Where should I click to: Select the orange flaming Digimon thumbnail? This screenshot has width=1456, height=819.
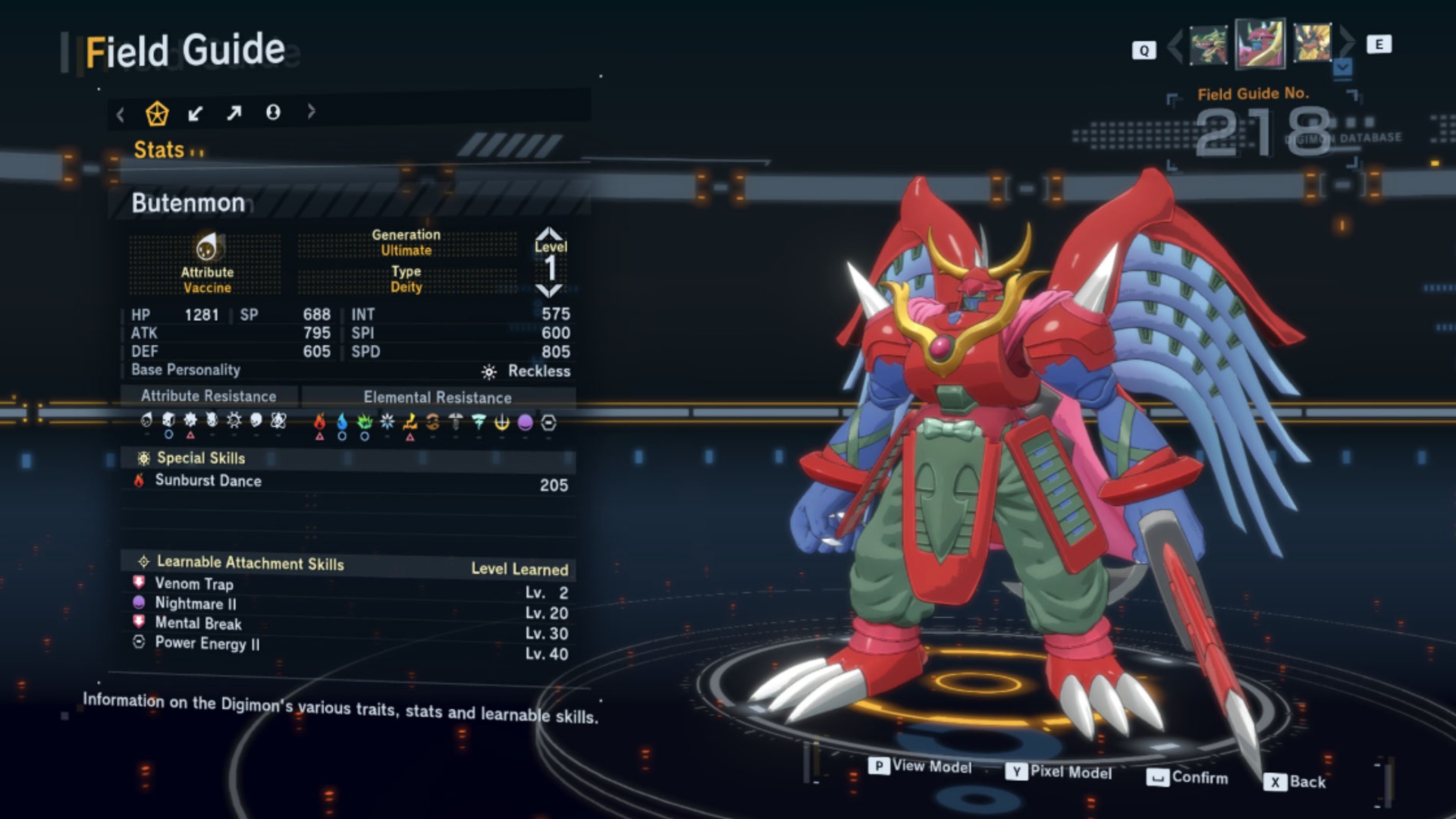click(1312, 44)
